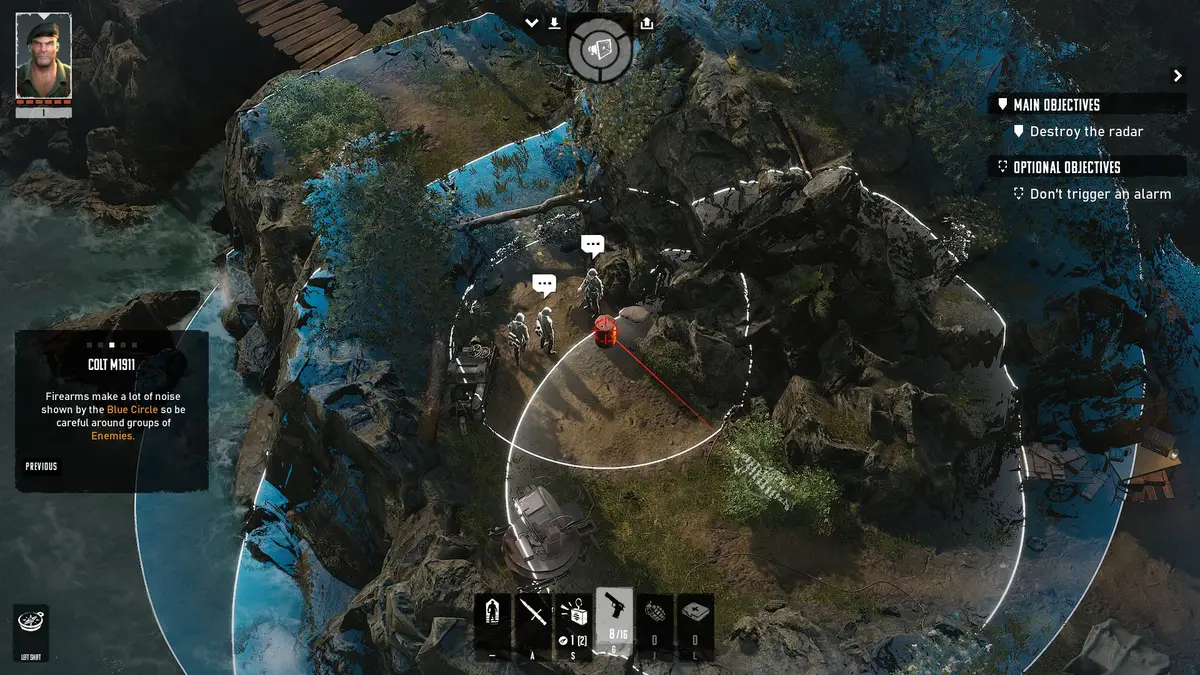
Task: Collapse the objectives panel with the arrow
Action: coord(1177,76)
